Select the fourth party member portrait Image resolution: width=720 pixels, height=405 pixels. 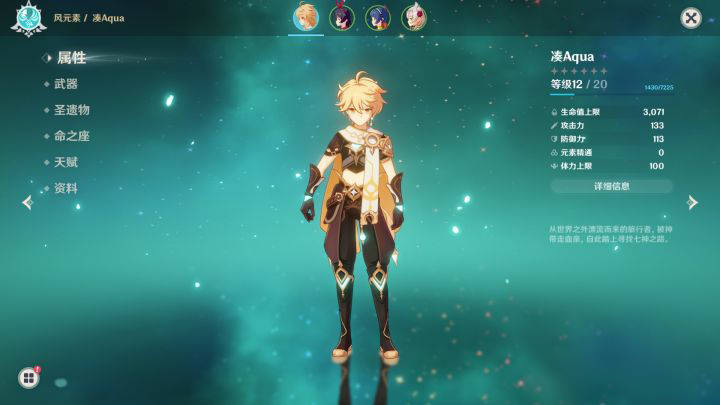pos(413,17)
